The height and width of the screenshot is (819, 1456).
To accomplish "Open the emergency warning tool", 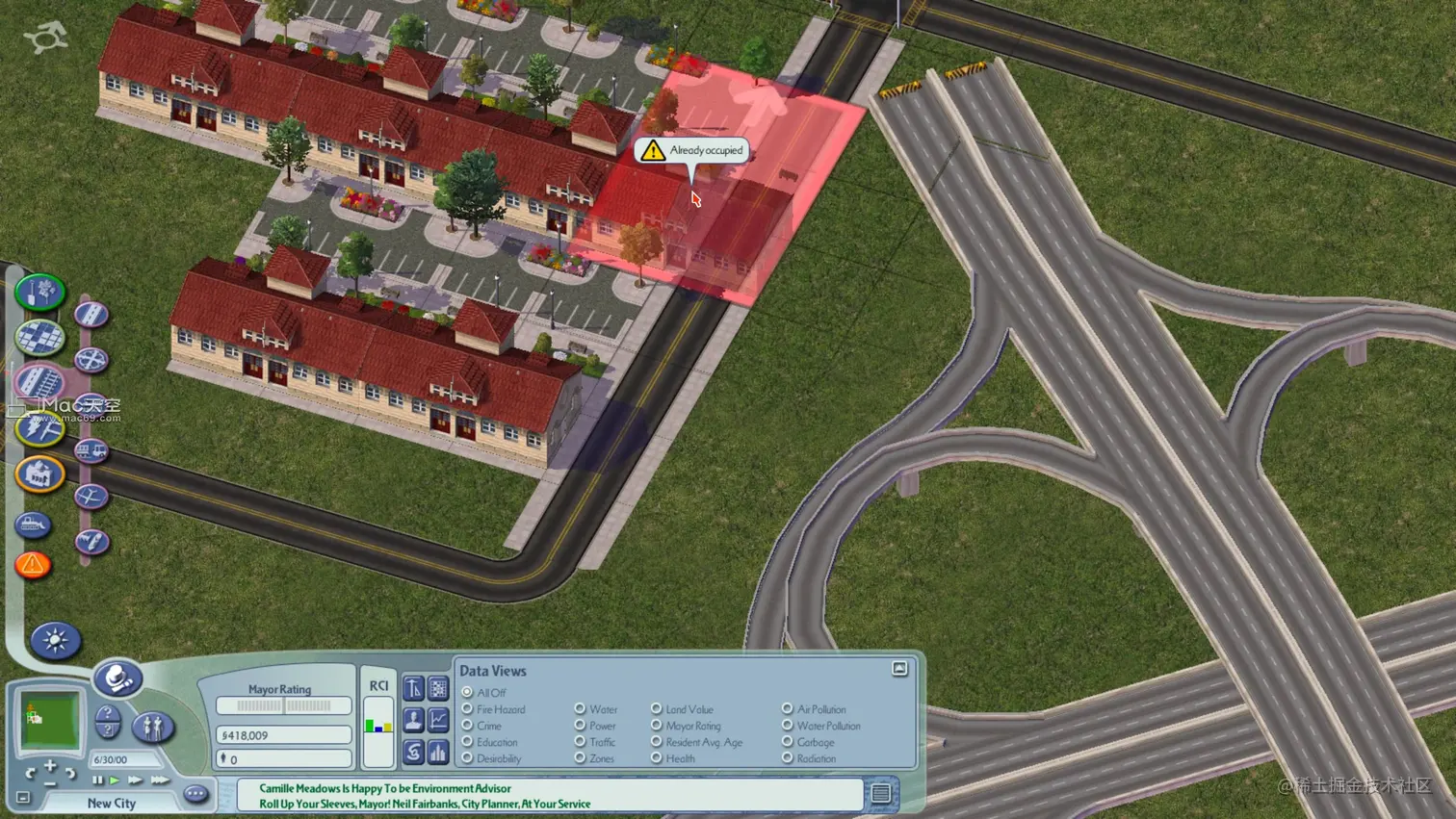I will [33, 565].
